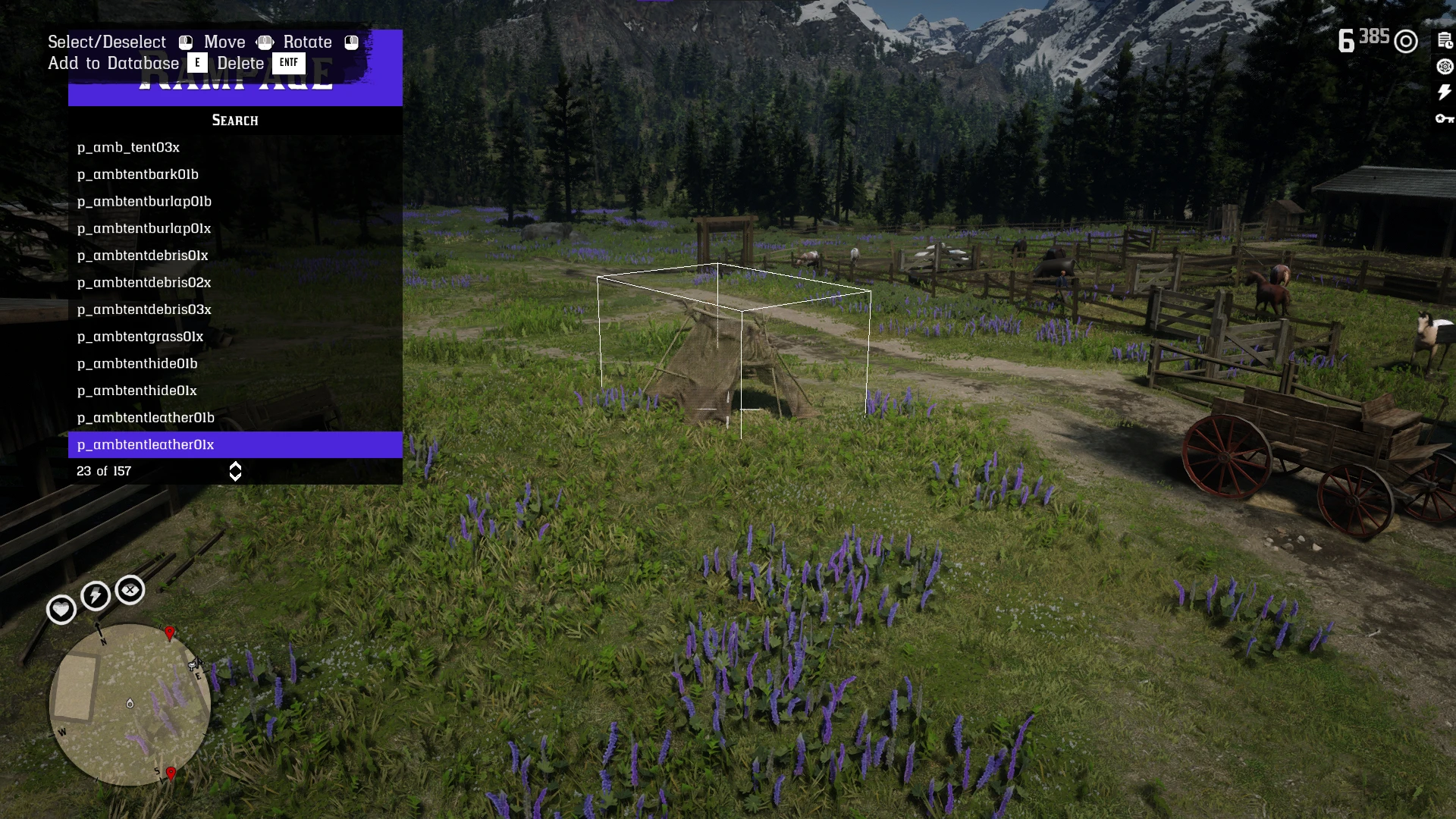Image resolution: width=1456 pixels, height=819 pixels.
Task: Click the key icon at the right edge
Action: (x=1445, y=119)
